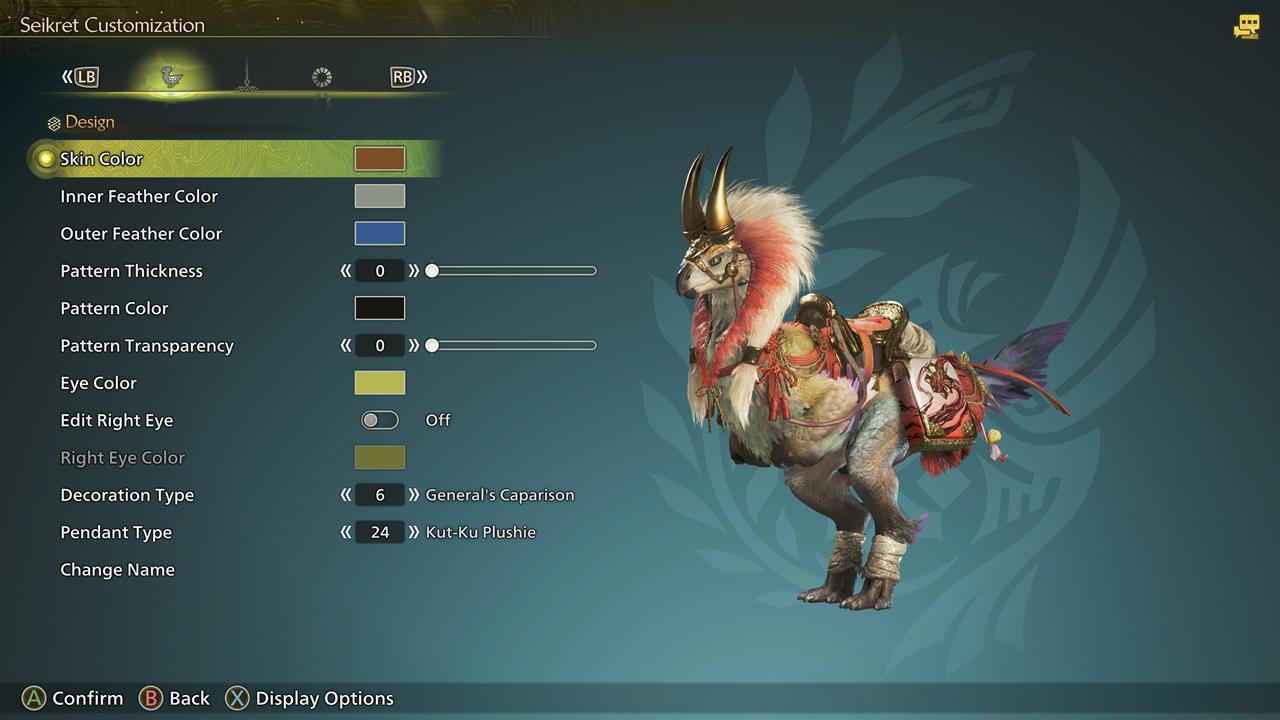Image resolution: width=1280 pixels, height=720 pixels.
Task: Adjust the Pattern Thickness slider
Action: [513, 271]
